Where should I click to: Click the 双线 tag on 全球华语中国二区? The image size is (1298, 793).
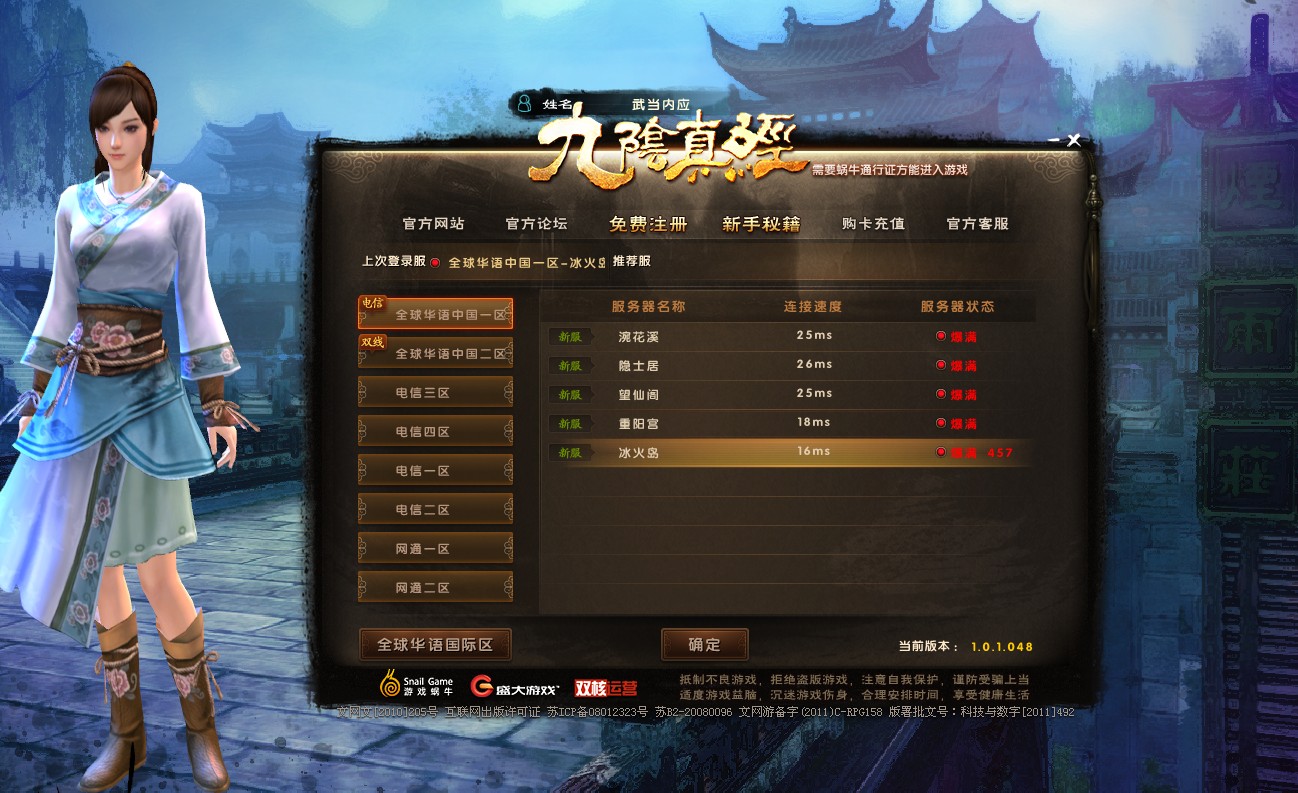pos(372,344)
